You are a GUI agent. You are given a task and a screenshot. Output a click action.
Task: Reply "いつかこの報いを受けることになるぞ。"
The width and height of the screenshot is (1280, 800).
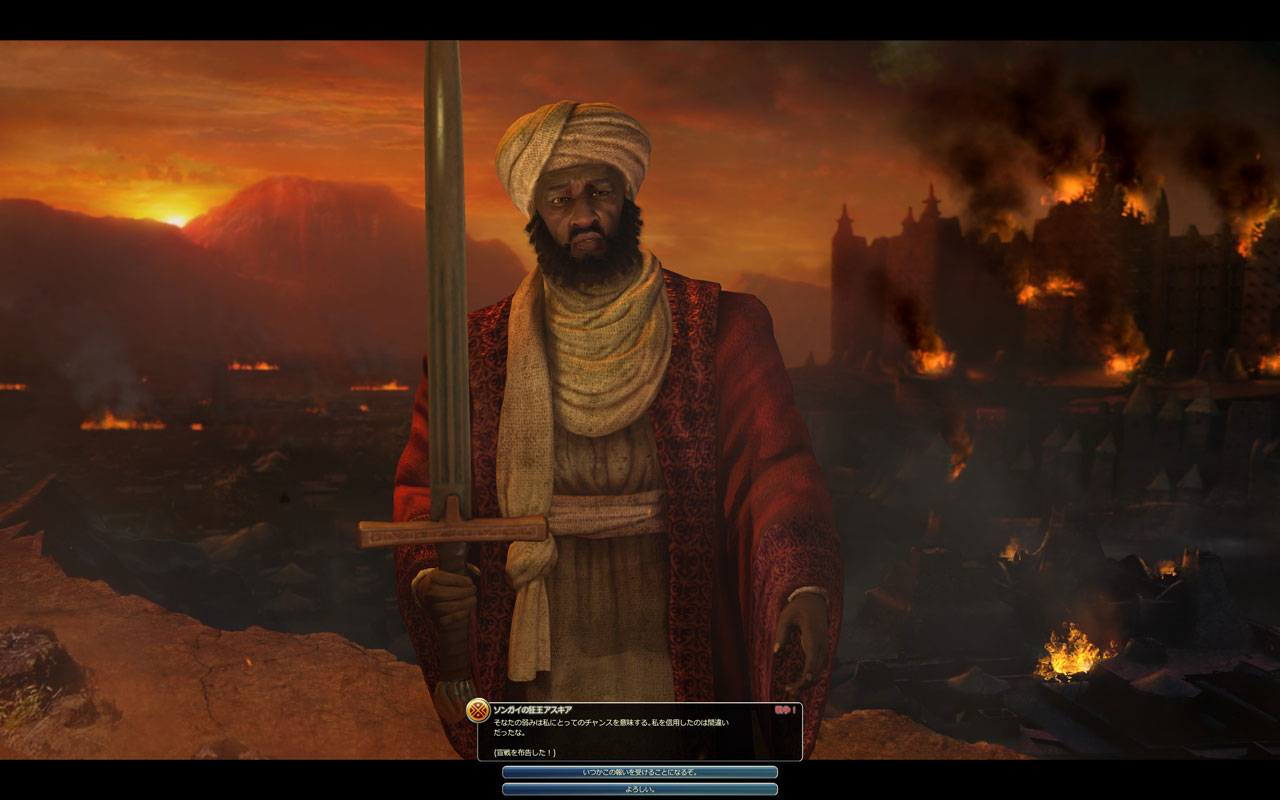click(640, 772)
